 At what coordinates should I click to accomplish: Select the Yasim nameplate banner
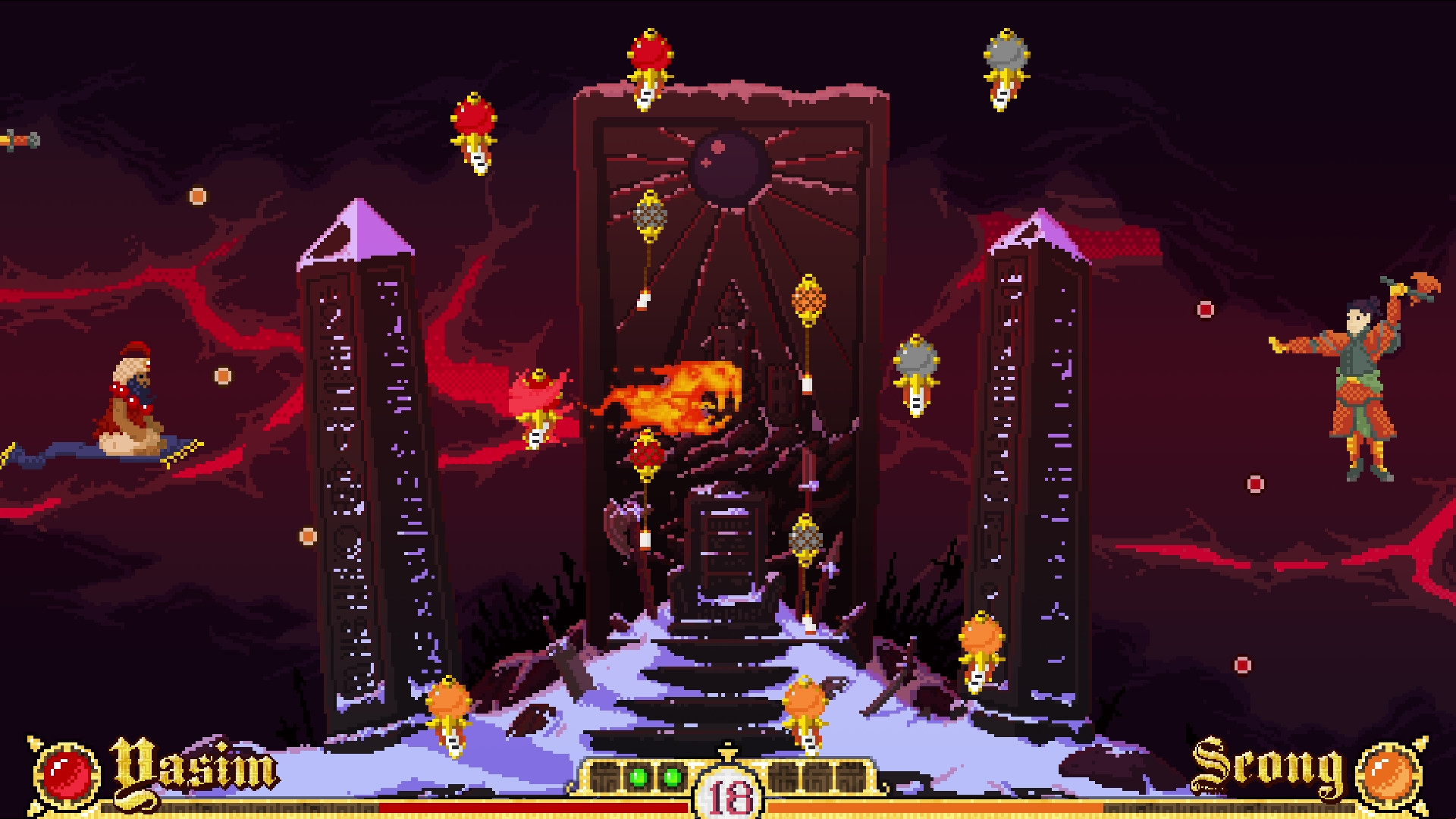(193, 770)
